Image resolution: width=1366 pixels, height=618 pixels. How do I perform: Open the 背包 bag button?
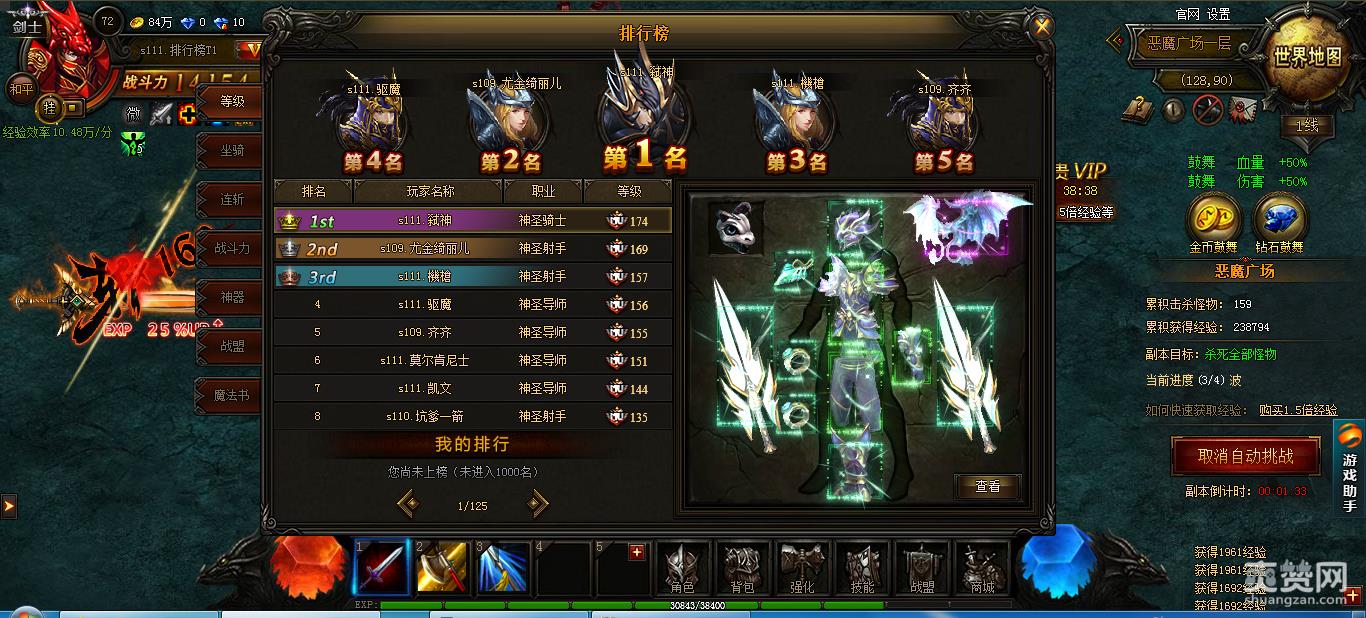pos(742,568)
